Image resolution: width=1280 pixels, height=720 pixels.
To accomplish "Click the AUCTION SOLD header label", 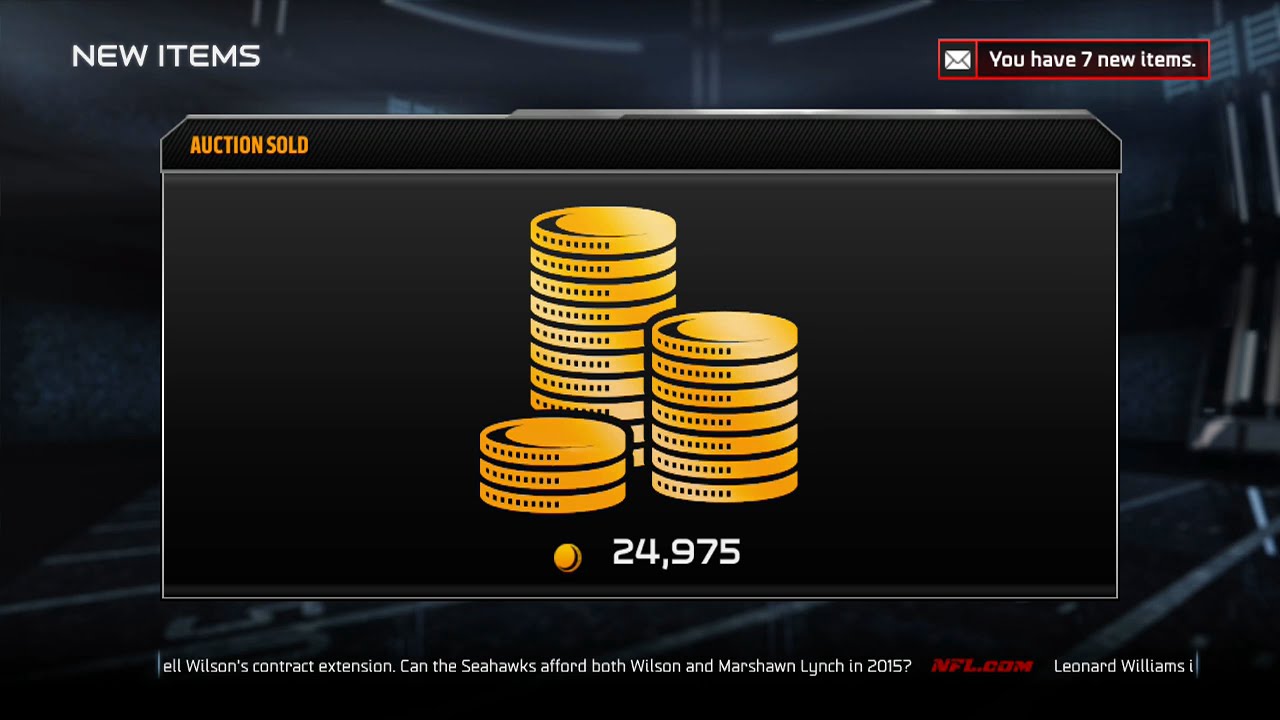I will point(250,145).
